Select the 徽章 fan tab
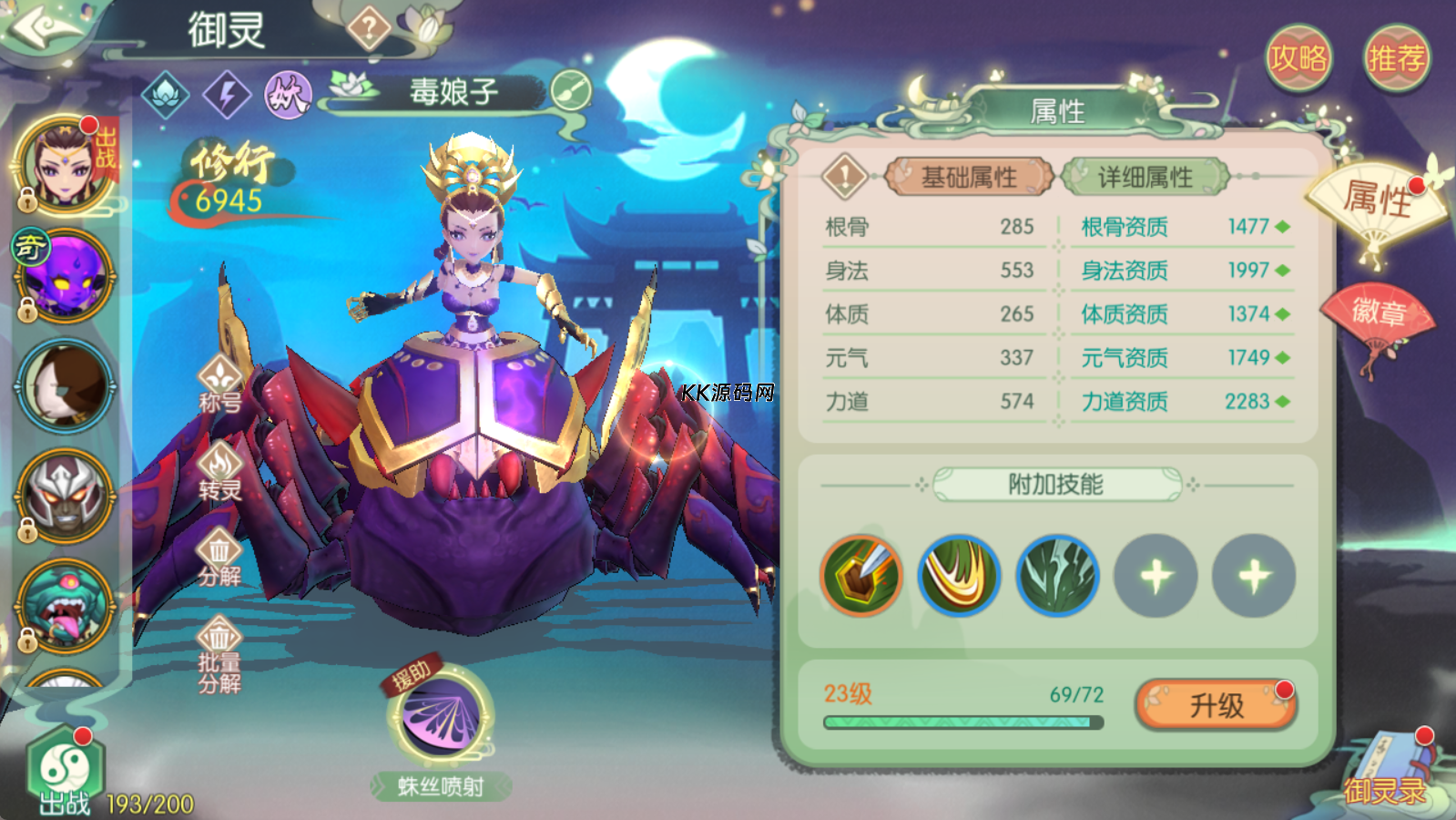Screen dimensions: 1456x820 [x=1378, y=315]
